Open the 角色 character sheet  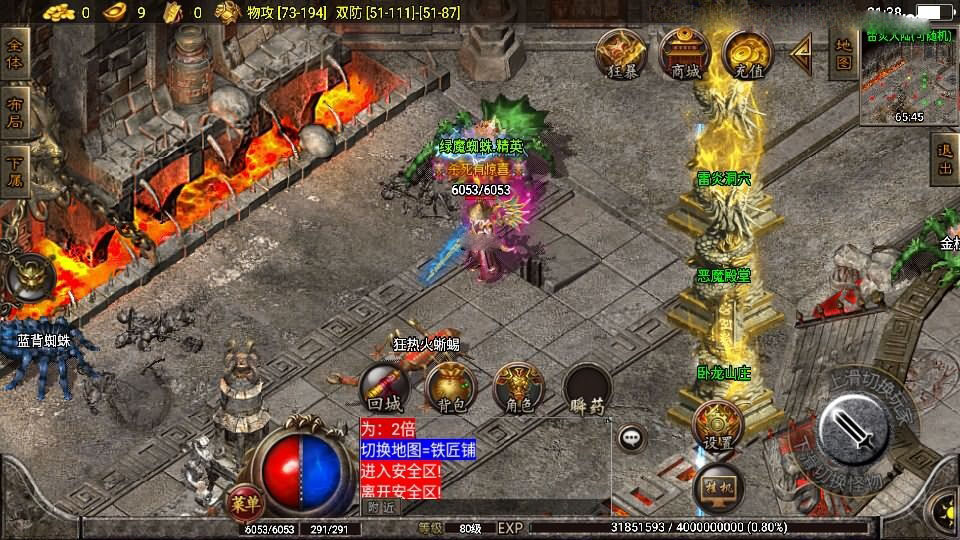518,388
